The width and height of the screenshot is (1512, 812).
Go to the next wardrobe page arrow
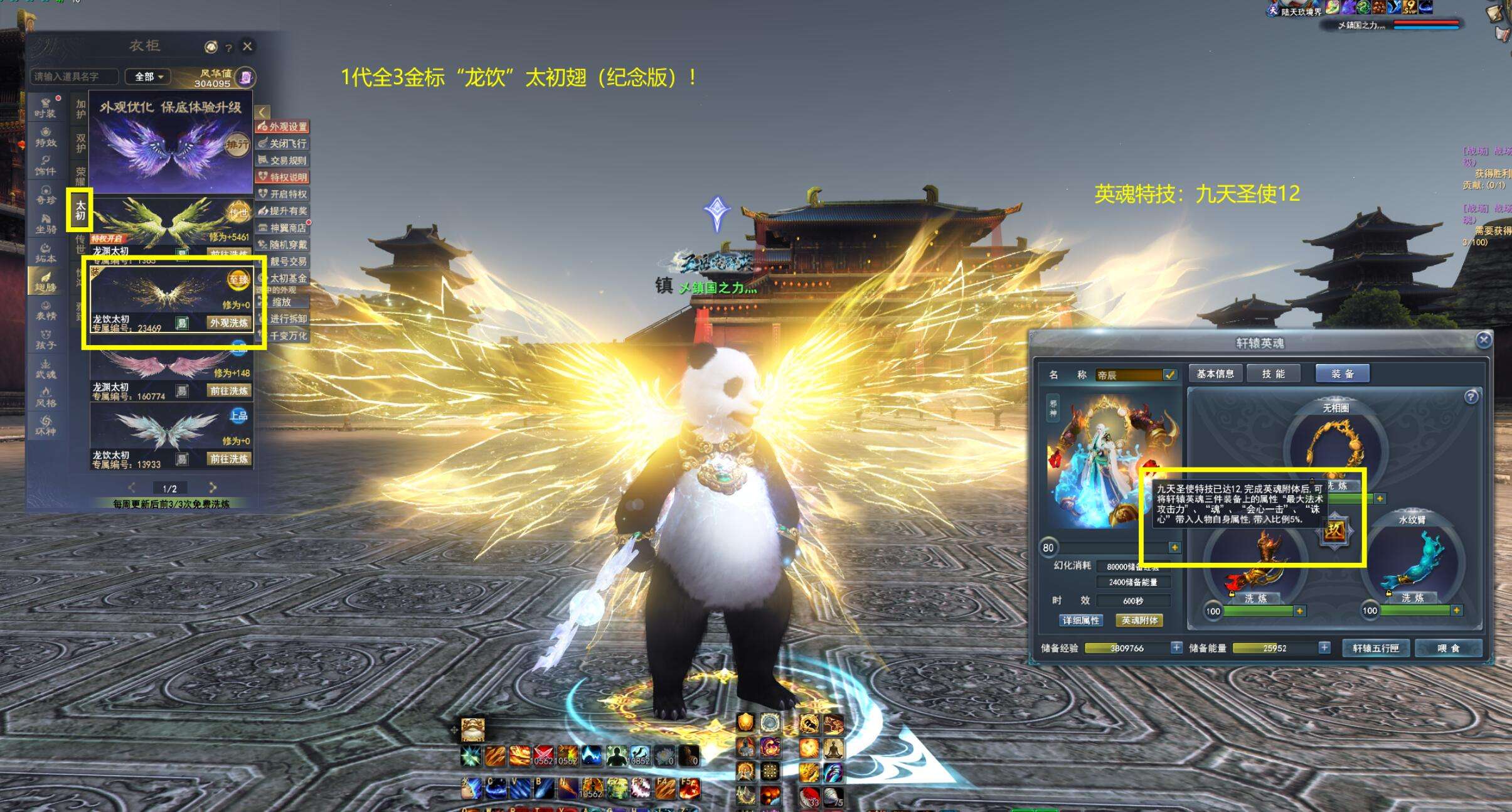213,488
